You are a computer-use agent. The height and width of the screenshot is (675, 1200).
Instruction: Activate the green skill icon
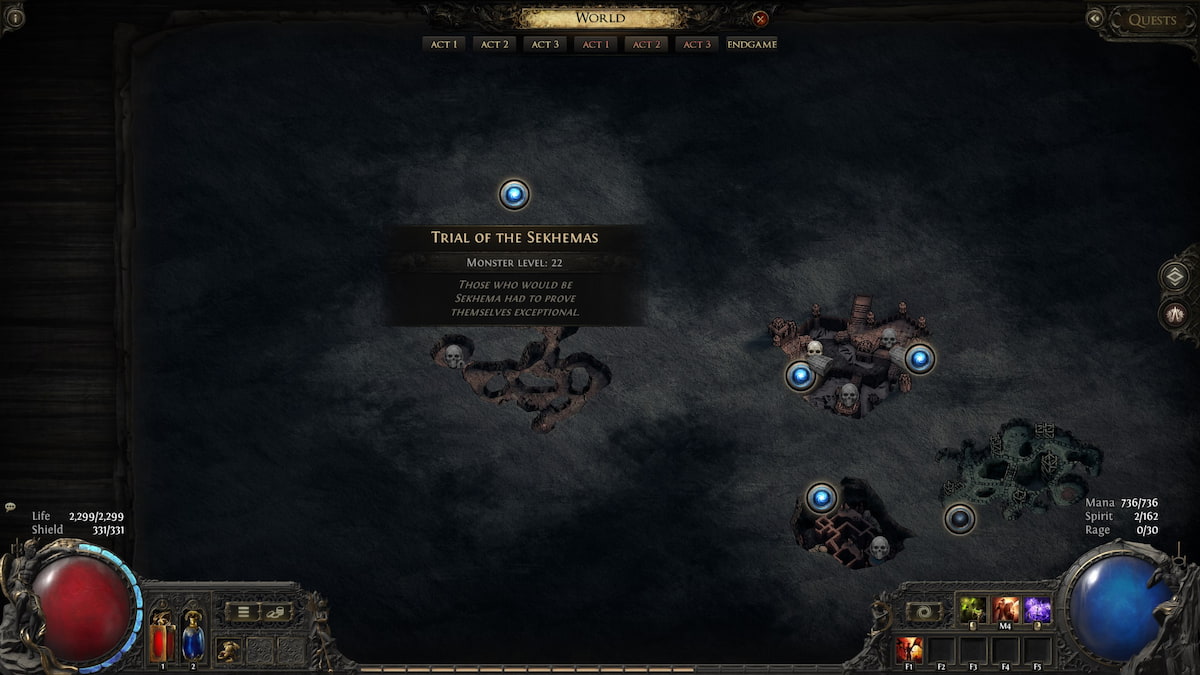(972, 609)
